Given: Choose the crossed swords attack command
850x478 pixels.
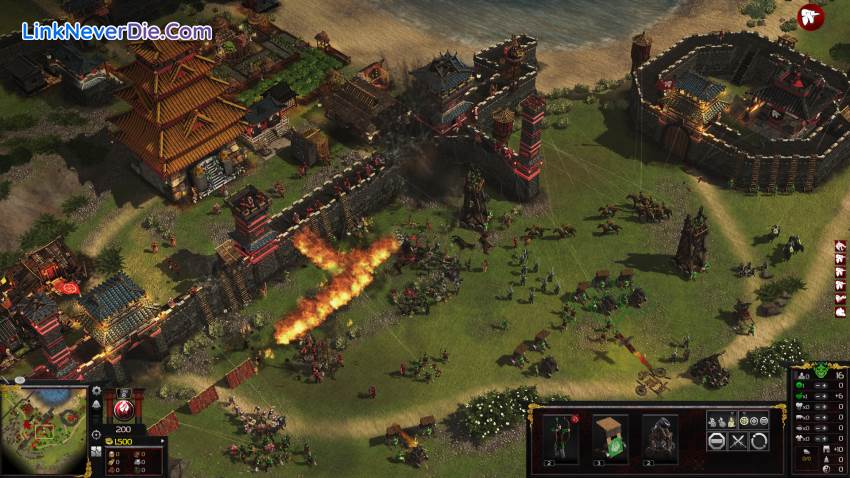Looking at the screenshot, I should 740,440.
